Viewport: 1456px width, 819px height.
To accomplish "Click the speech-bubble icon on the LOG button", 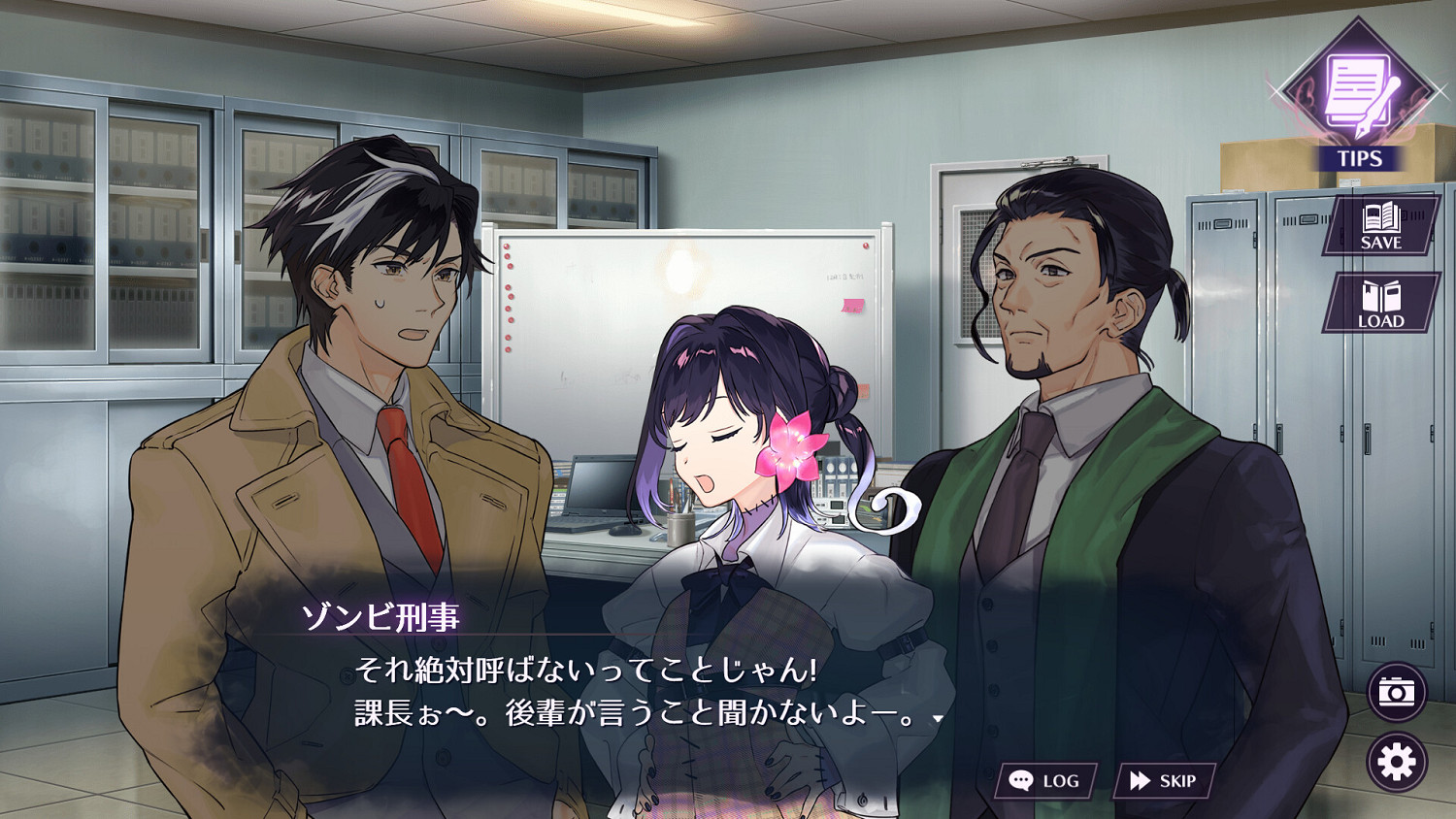I will (1022, 778).
